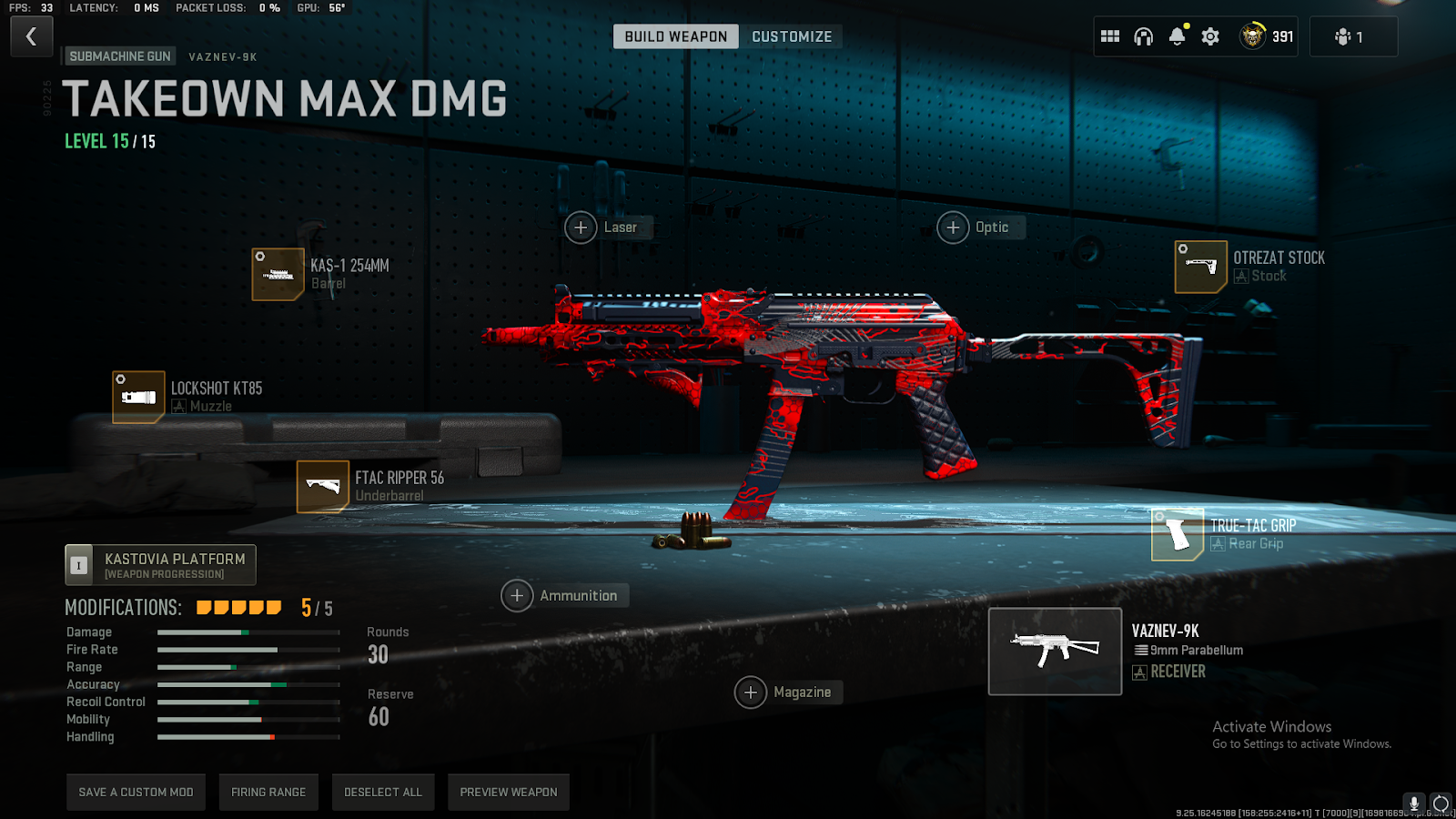Choose the Otrezat Stock slot
The width and height of the screenshot is (1456, 819).
[x=1200, y=267]
